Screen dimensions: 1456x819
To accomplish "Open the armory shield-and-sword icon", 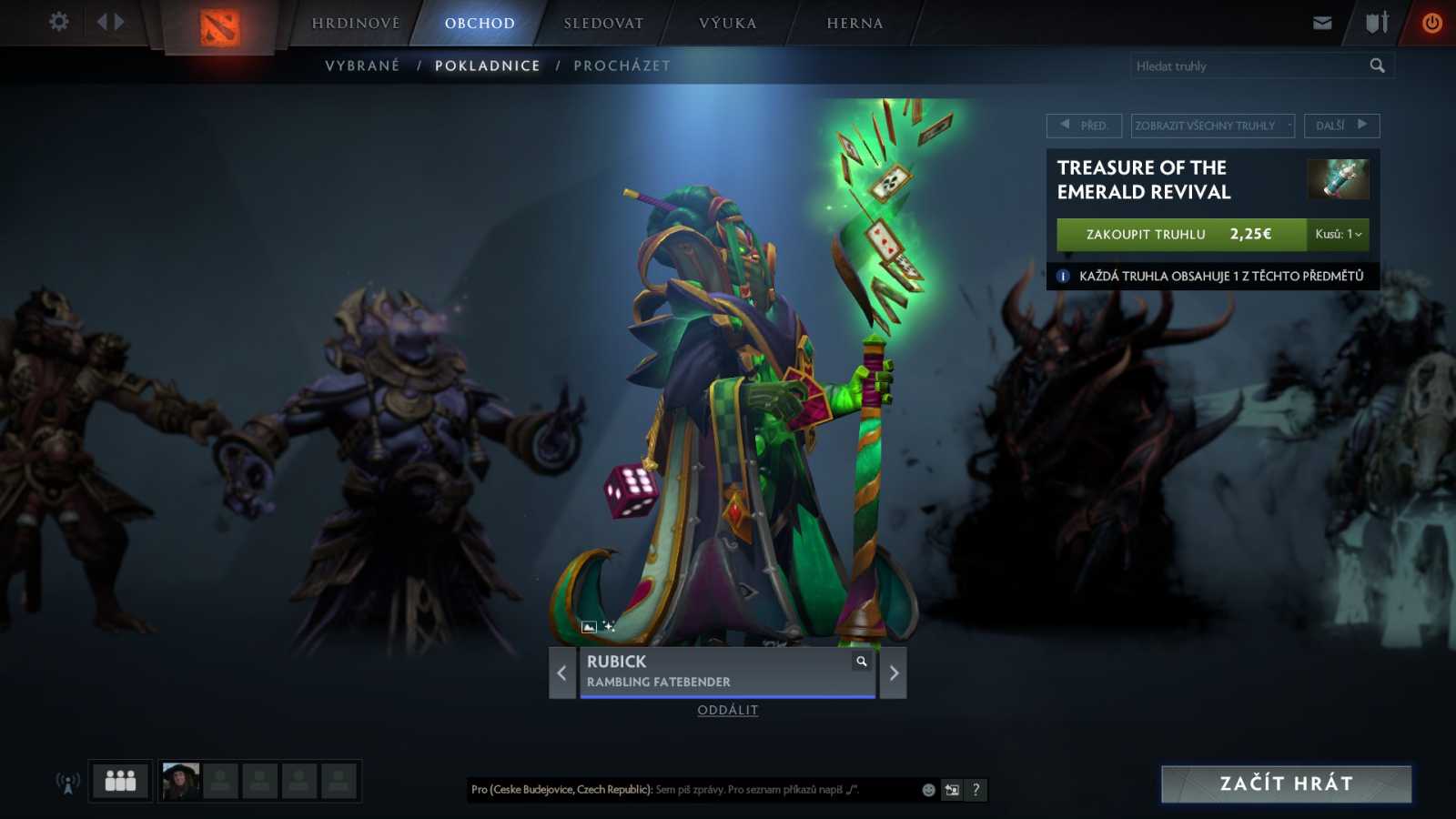I will (1375, 23).
